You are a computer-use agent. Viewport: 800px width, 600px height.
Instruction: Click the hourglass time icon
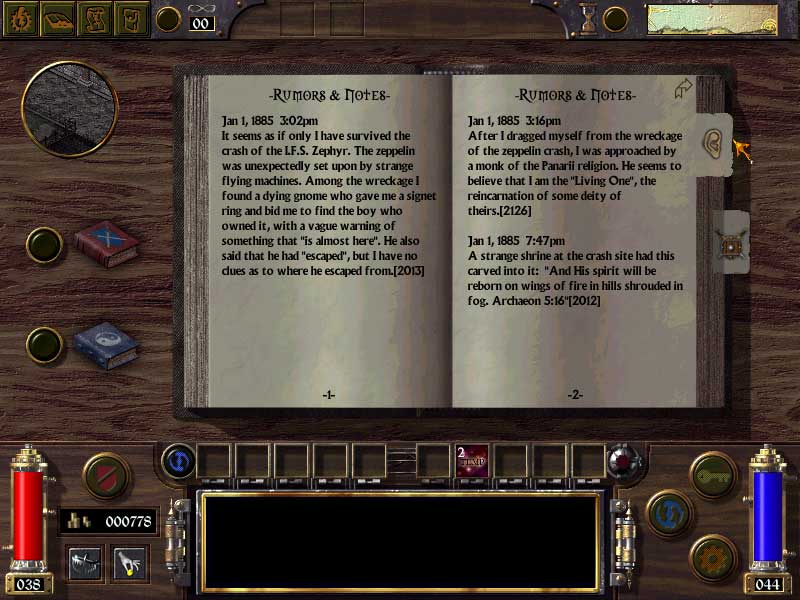click(589, 18)
